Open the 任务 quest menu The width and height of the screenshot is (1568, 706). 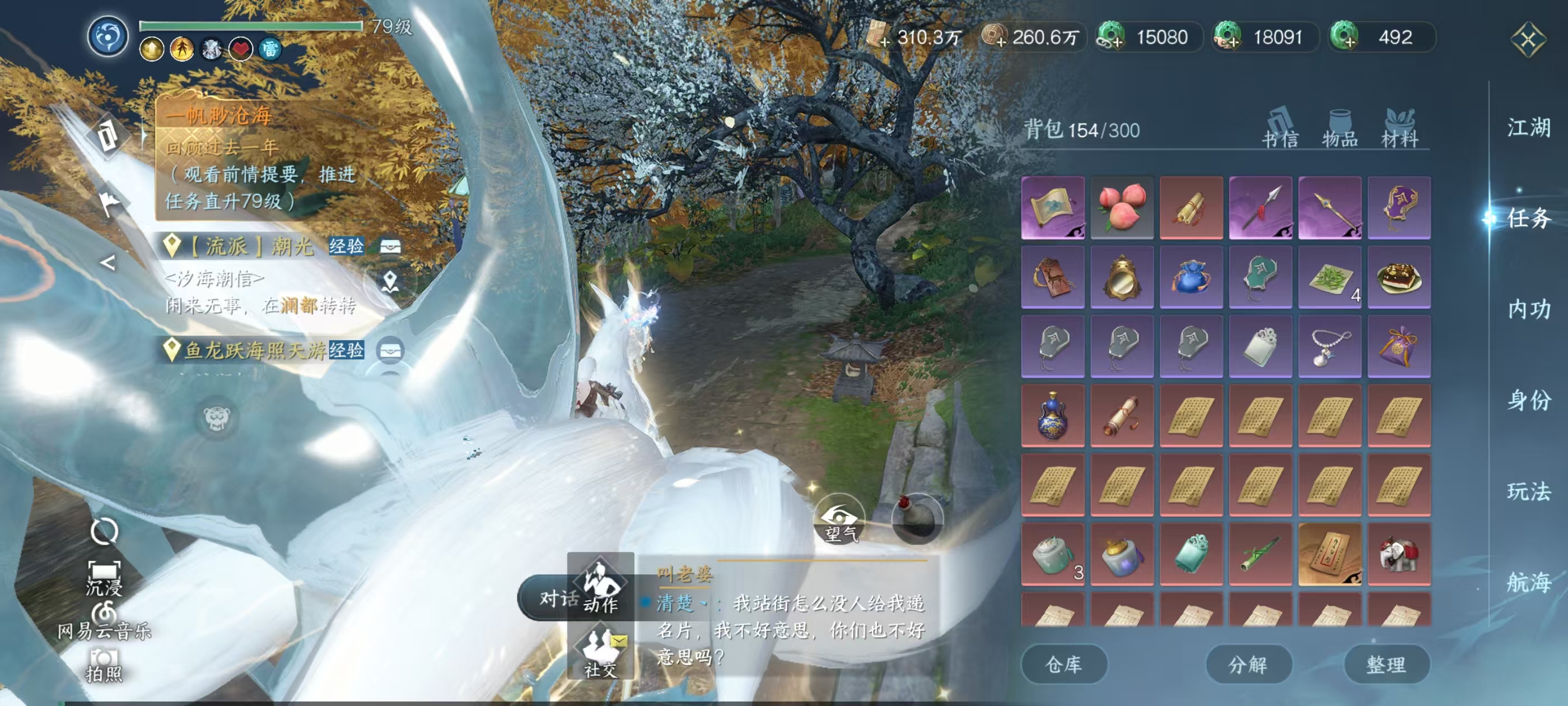point(1528,218)
